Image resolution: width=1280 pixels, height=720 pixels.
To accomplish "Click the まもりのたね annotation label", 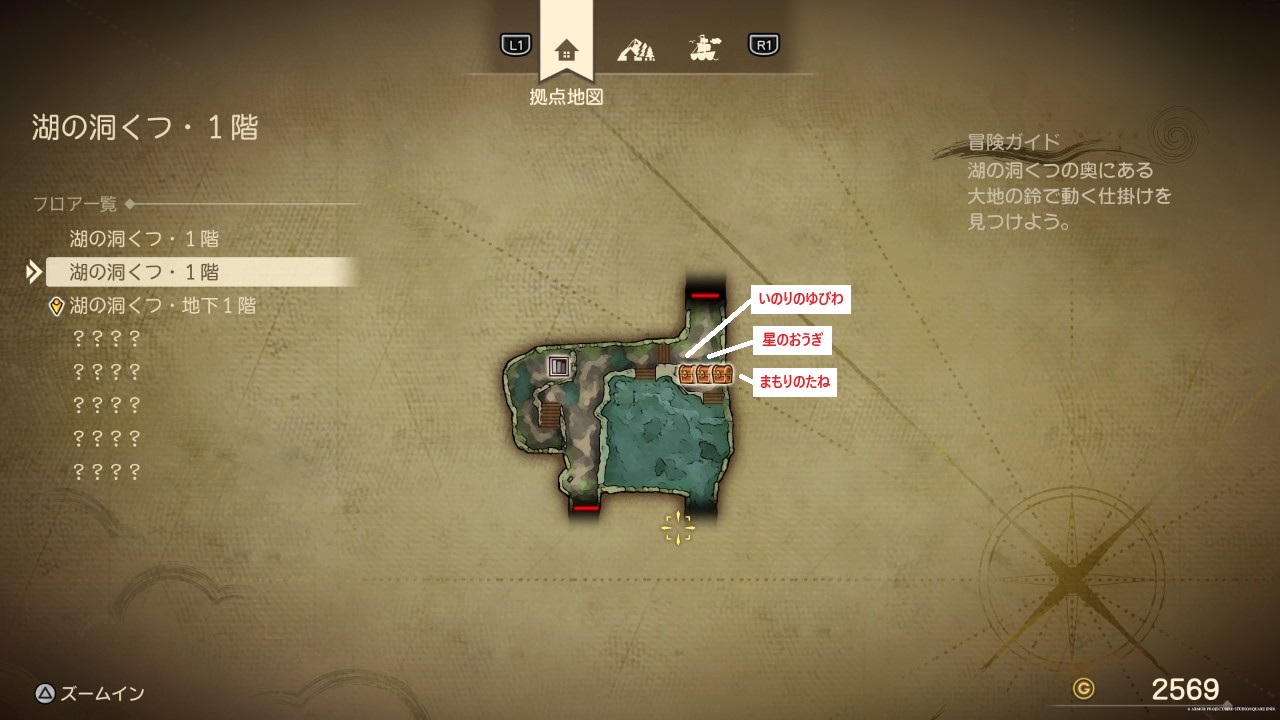I will click(795, 382).
